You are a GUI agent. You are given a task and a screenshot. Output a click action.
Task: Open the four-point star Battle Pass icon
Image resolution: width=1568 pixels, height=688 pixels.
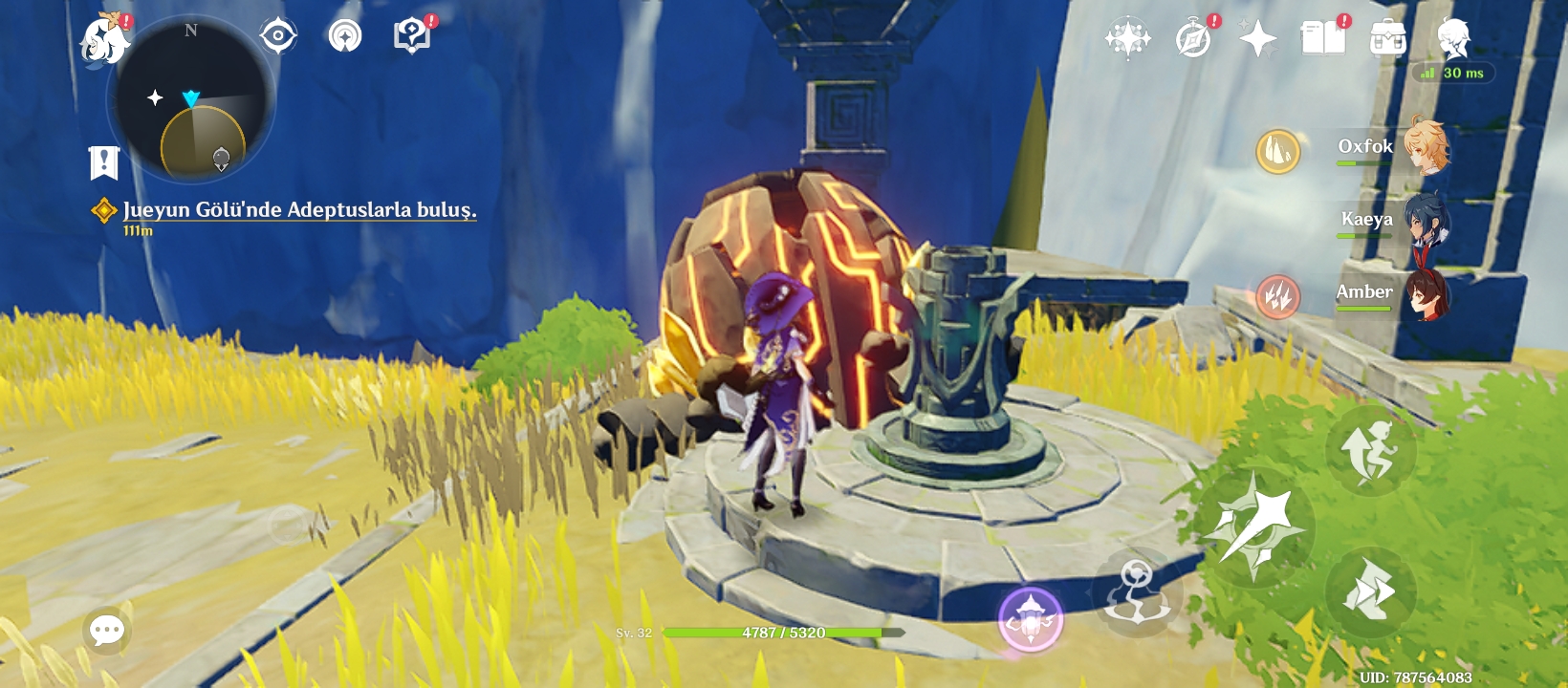1257,38
